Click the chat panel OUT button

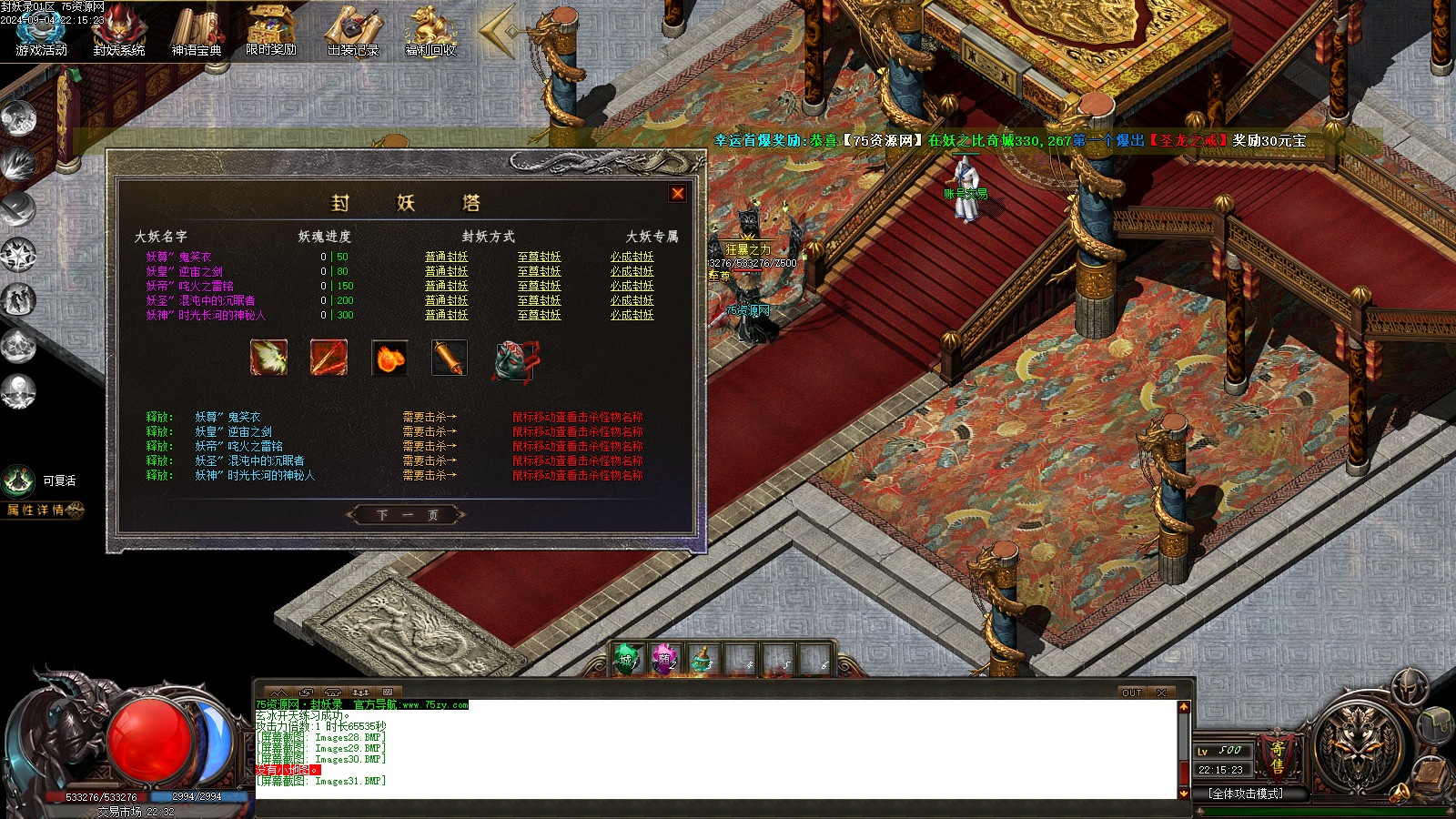1131,693
